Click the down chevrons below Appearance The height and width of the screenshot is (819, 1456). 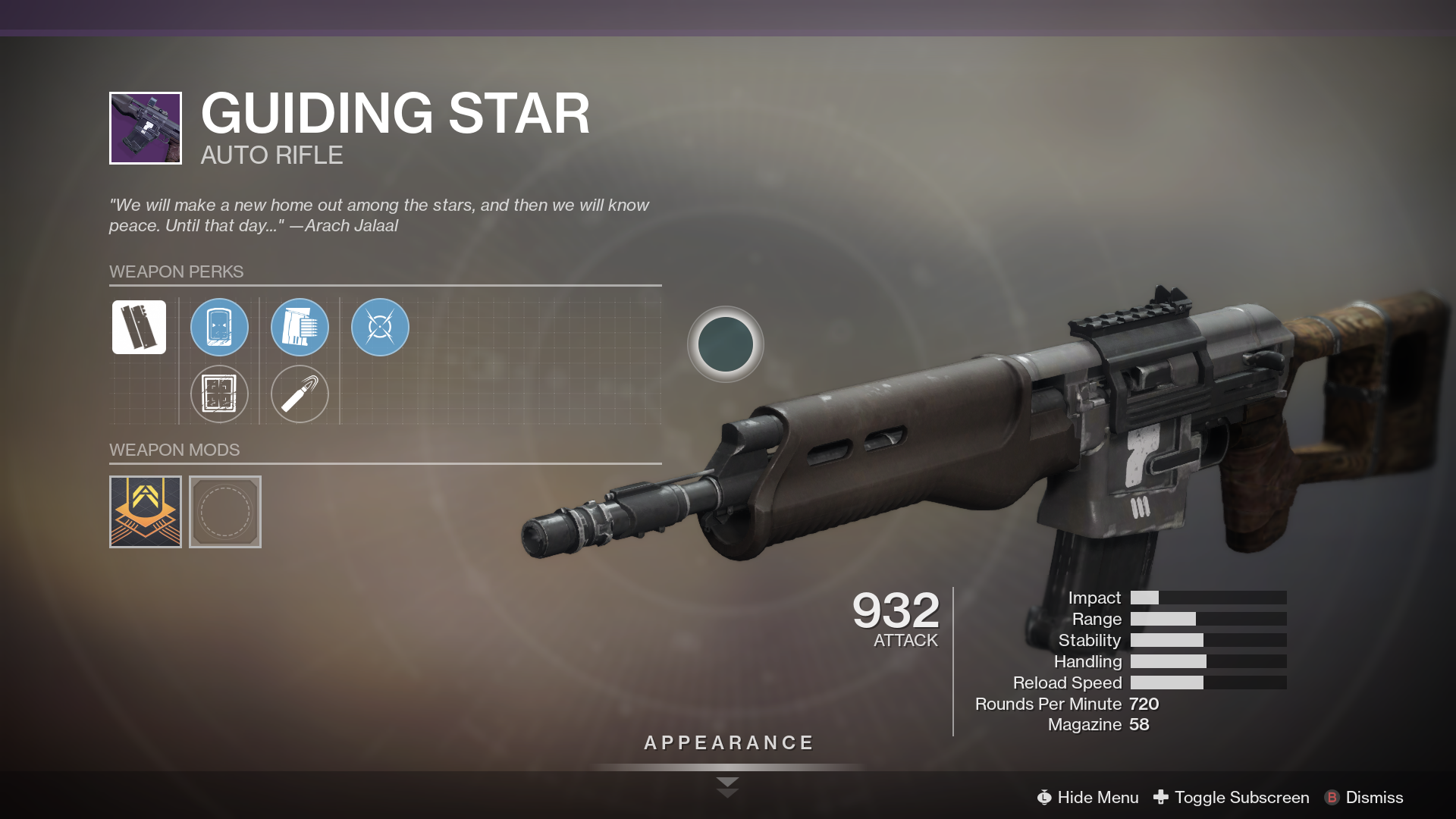(x=727, y=787)
